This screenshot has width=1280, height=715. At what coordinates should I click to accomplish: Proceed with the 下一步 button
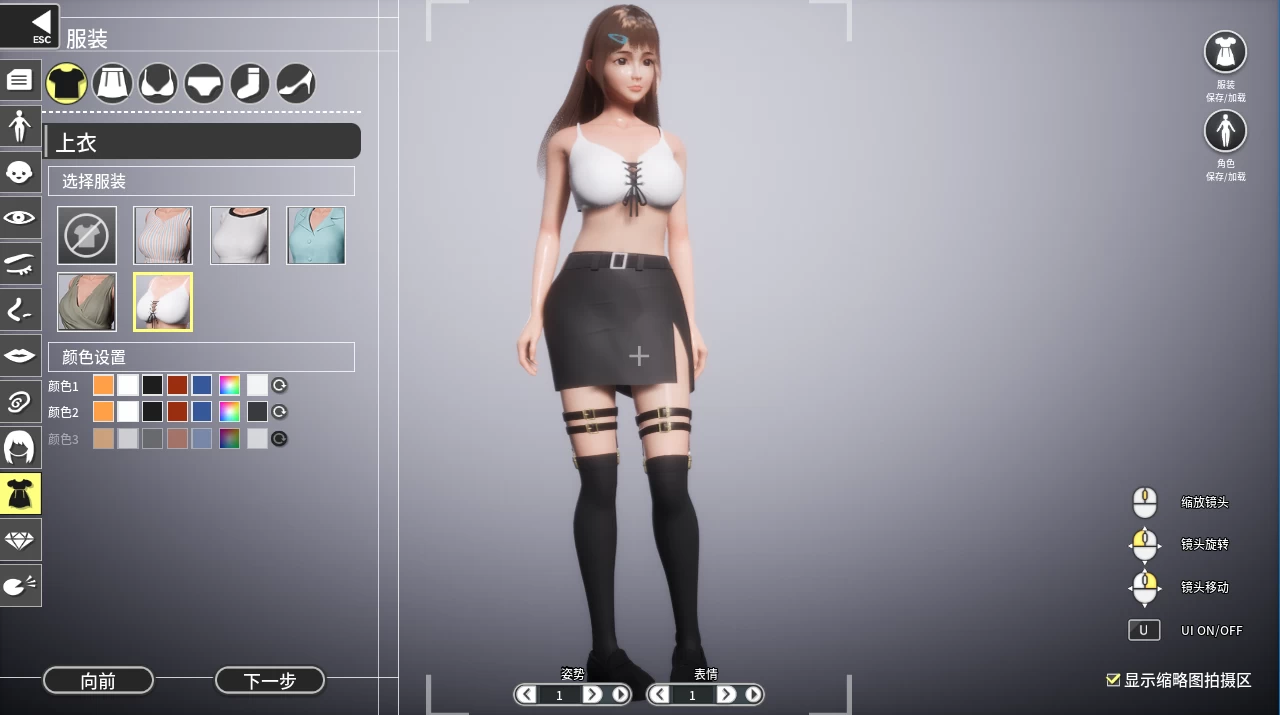270,681
